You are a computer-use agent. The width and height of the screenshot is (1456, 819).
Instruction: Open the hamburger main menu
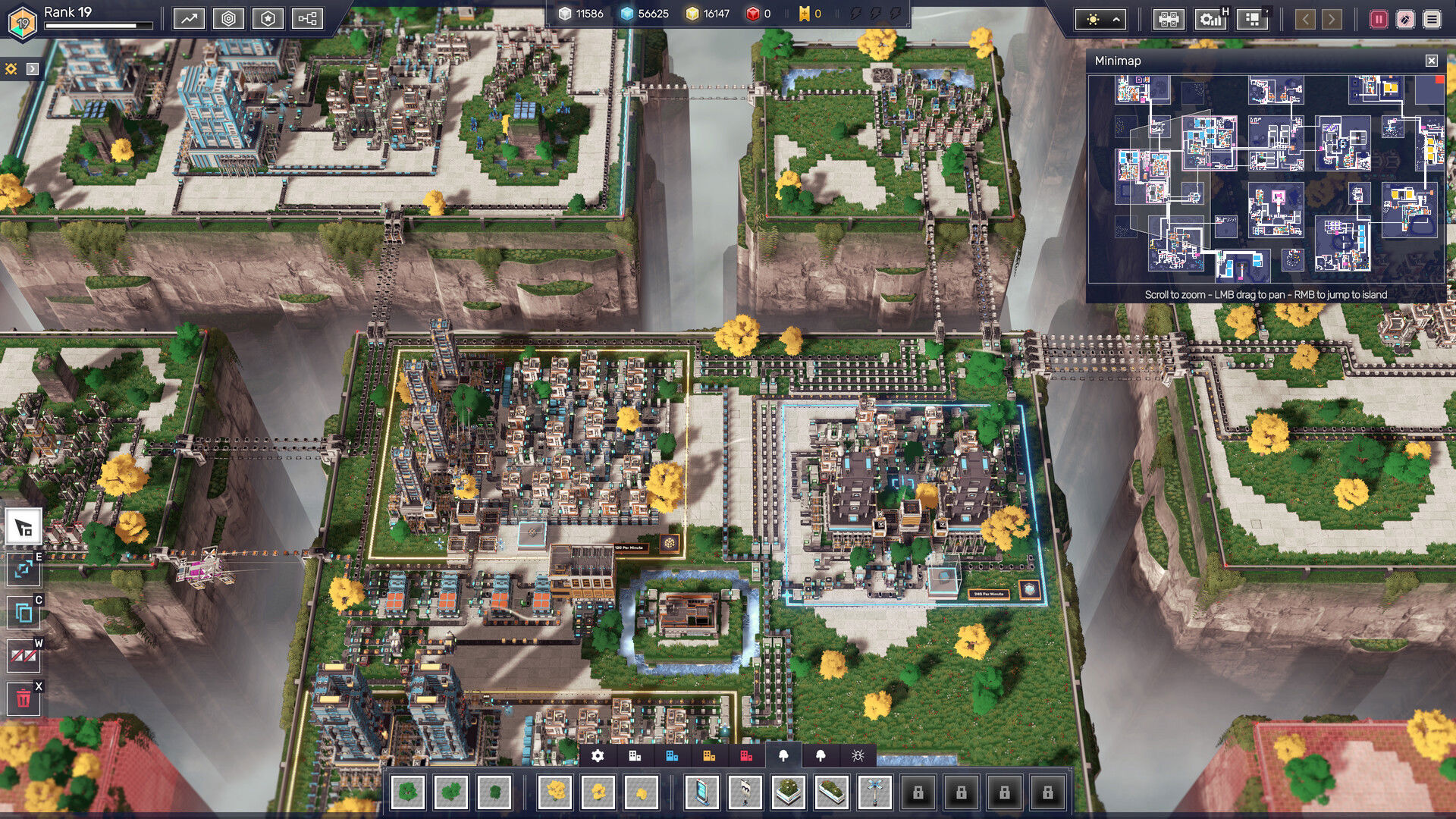click(x=1432, y=20)
